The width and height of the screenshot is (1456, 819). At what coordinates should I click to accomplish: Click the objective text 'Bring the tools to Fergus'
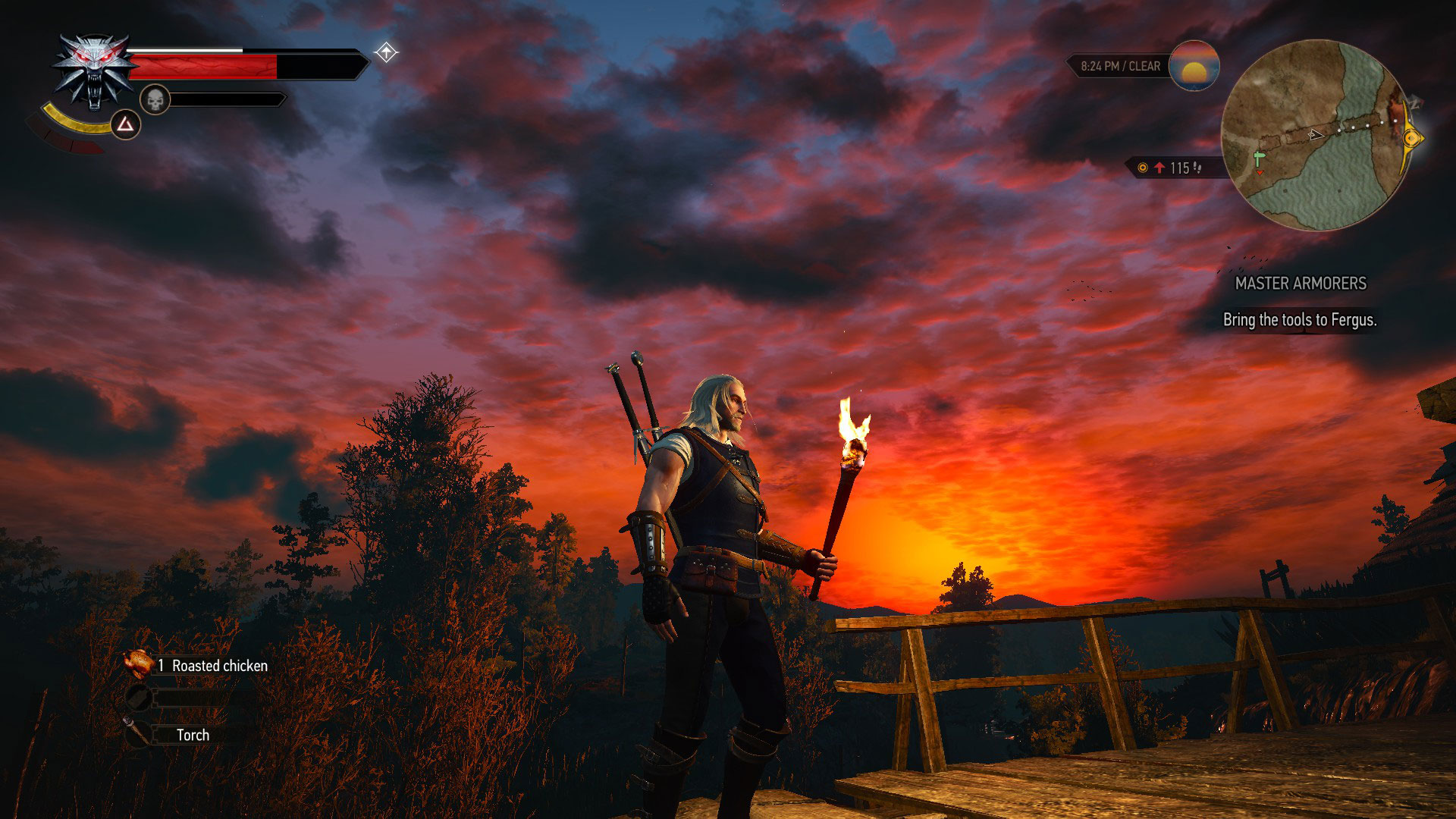point(1299,320)
